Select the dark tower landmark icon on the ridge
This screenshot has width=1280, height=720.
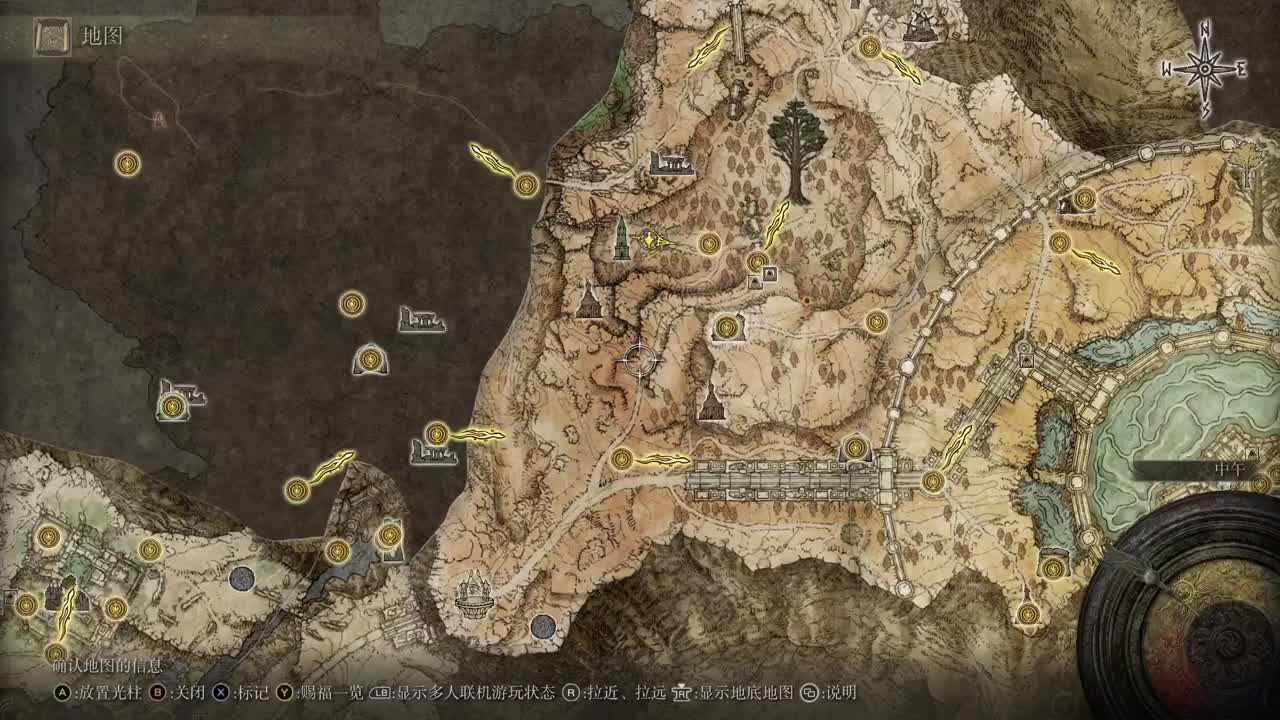click(x=620, y=240)
